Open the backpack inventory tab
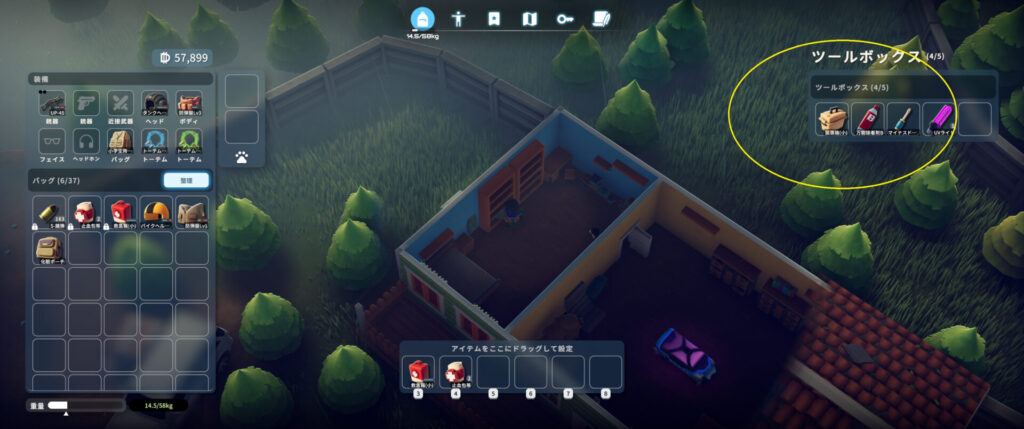This screenshot has width=1024, height=429. tap(420, 19)
